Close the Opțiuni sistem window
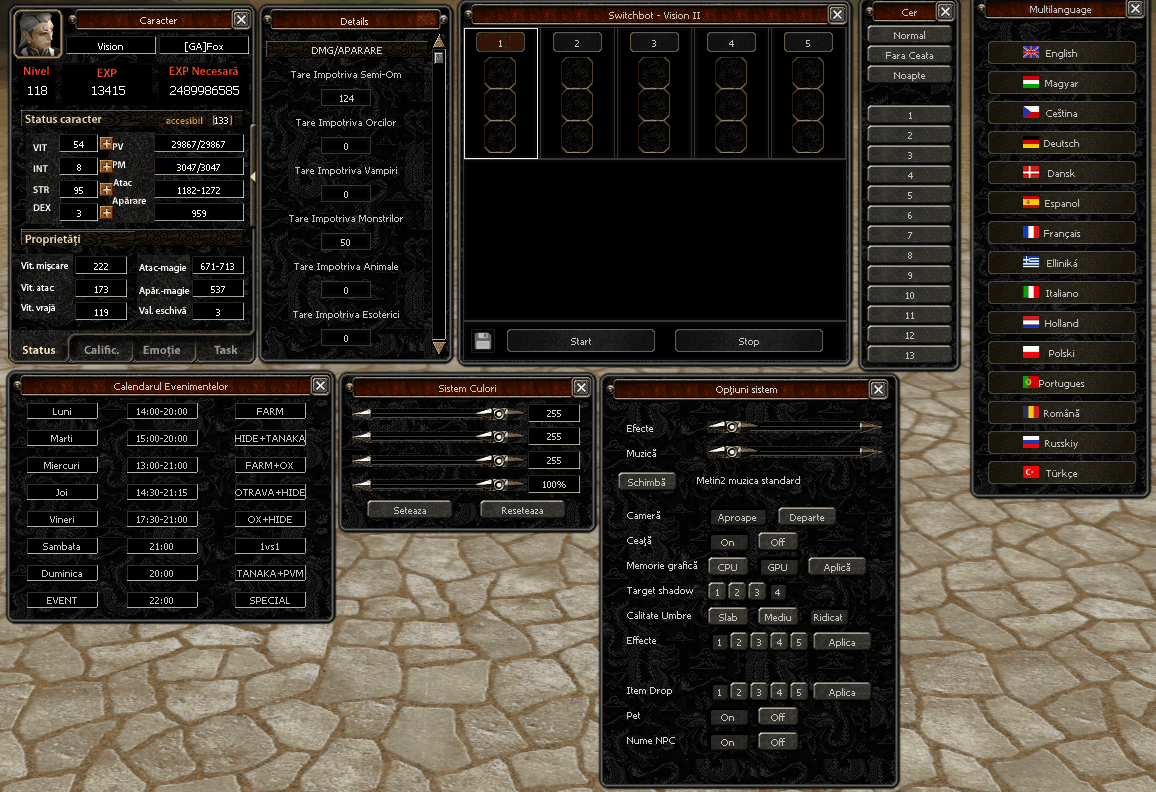The image size is (1156, 792). coord(878,389)
